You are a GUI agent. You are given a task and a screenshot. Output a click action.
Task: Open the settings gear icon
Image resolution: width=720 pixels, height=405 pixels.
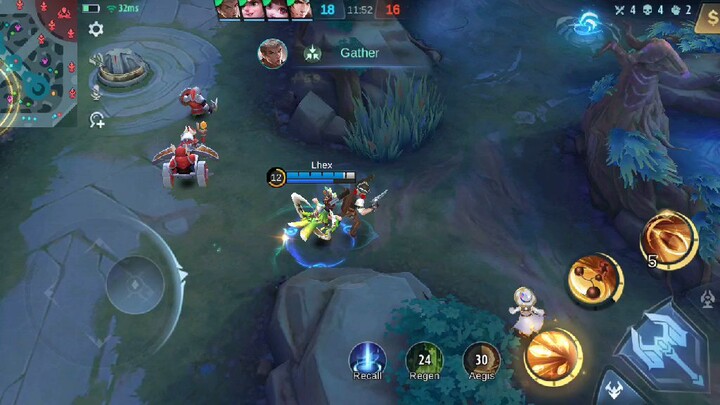[96, 29]
